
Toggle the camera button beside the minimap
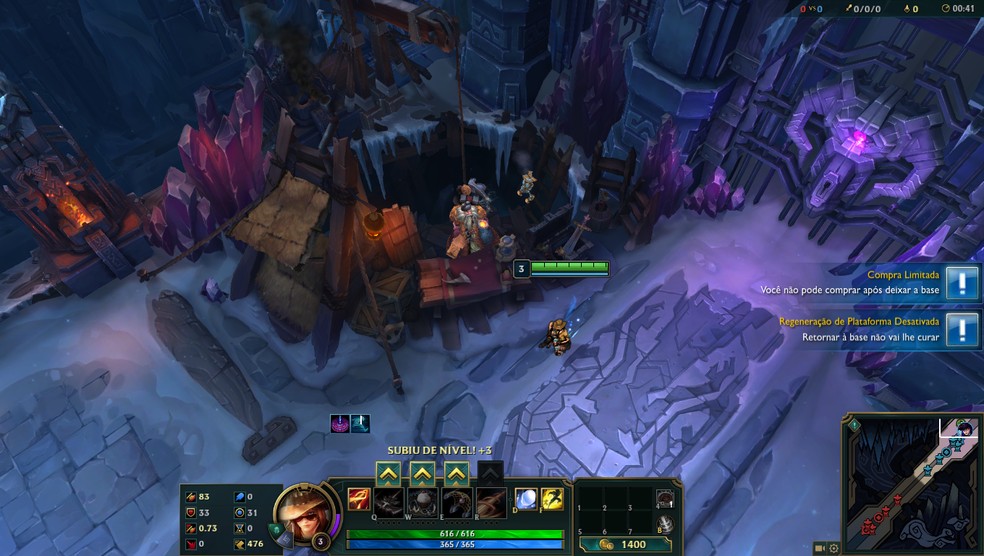pos(820,548)
